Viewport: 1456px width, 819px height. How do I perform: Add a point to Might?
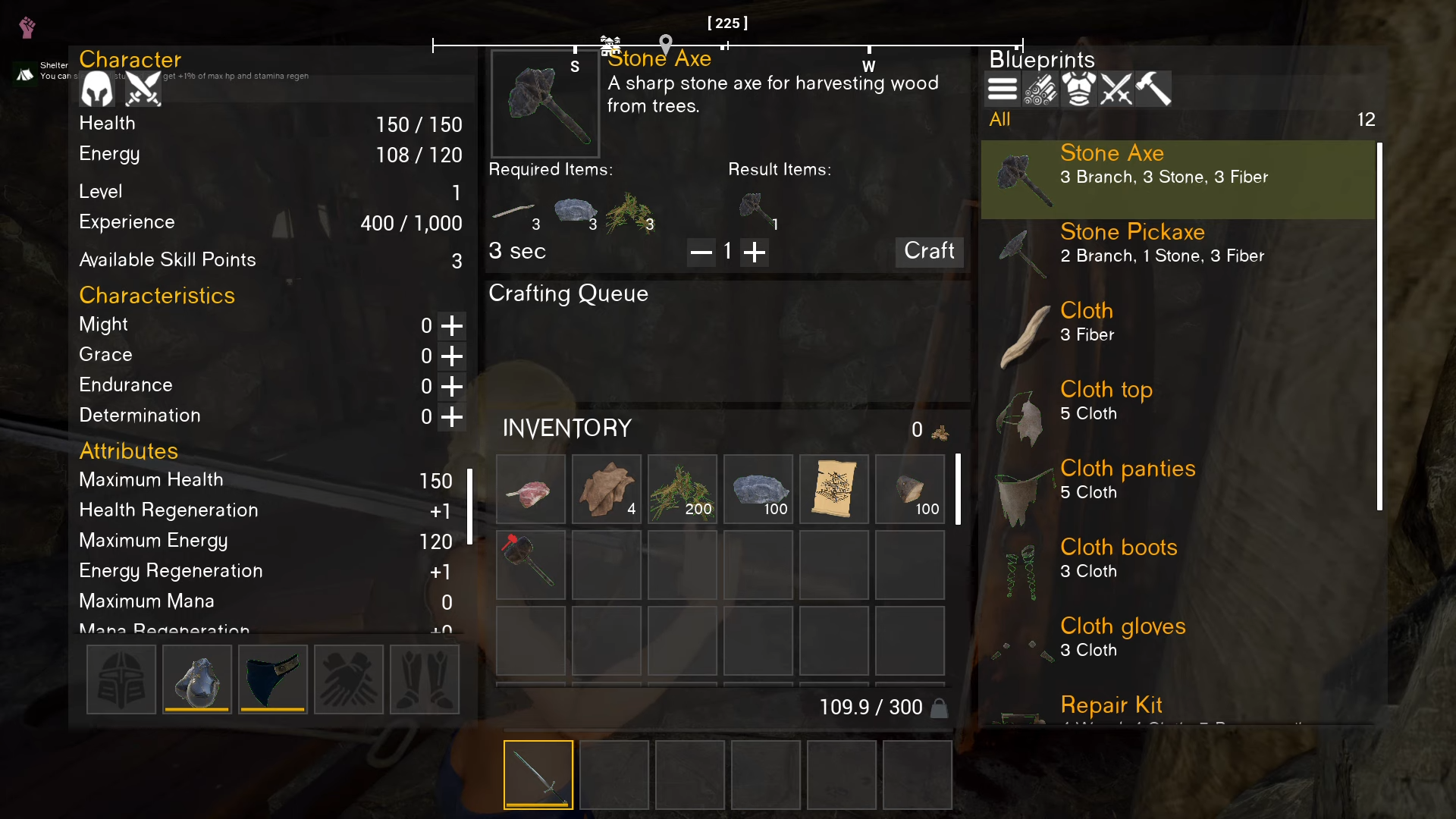pyautogui.click(x=452, y=326)
